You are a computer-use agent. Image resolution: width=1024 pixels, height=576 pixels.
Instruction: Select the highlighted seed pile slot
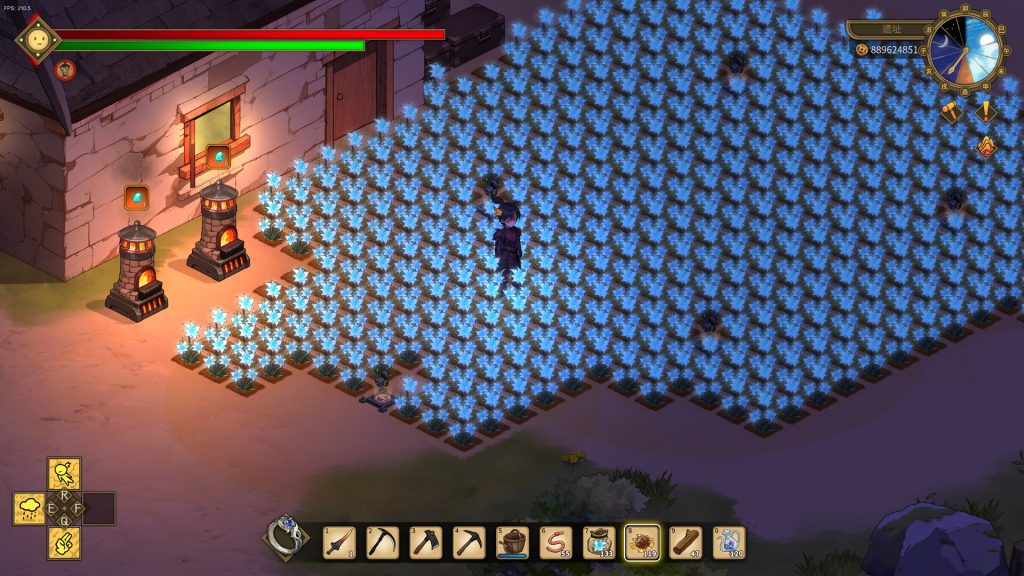coord(642,543)
